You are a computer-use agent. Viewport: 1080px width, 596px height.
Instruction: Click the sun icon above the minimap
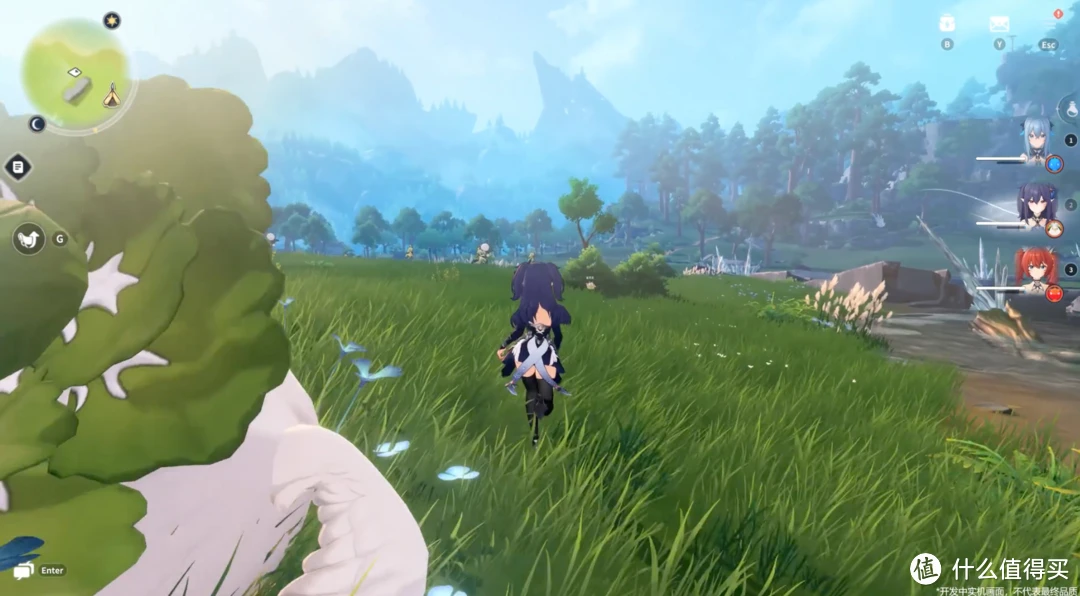(x=112, y=20)
